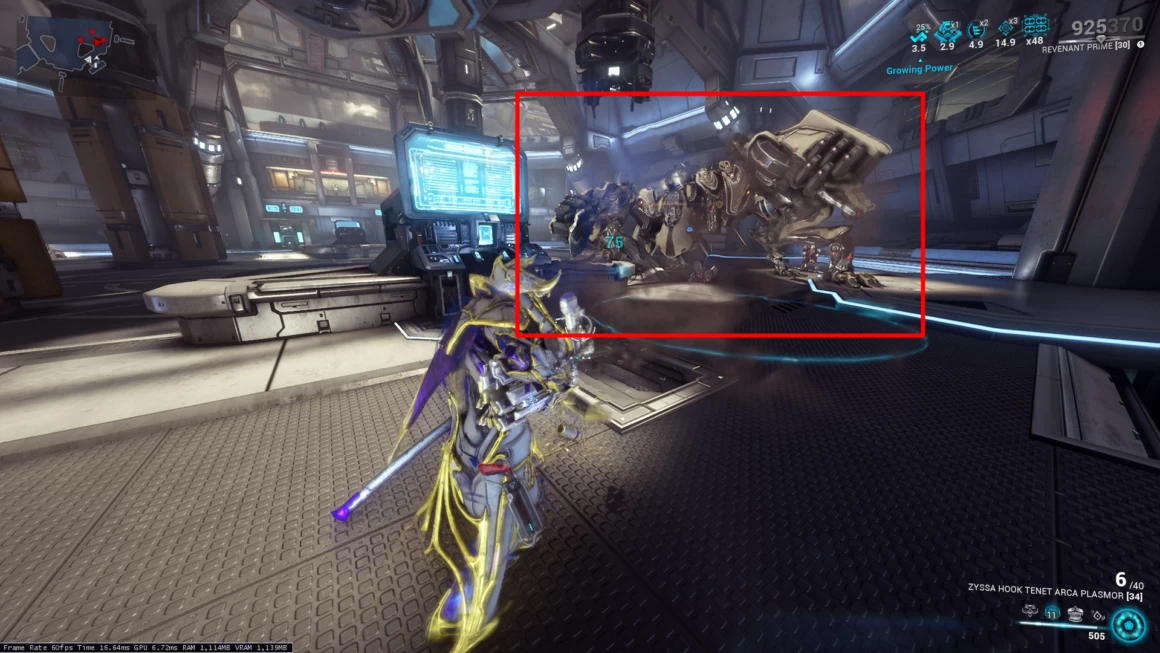
Task: Click the diamond buff icon marked x3
Action: [x=1005, y=30]
